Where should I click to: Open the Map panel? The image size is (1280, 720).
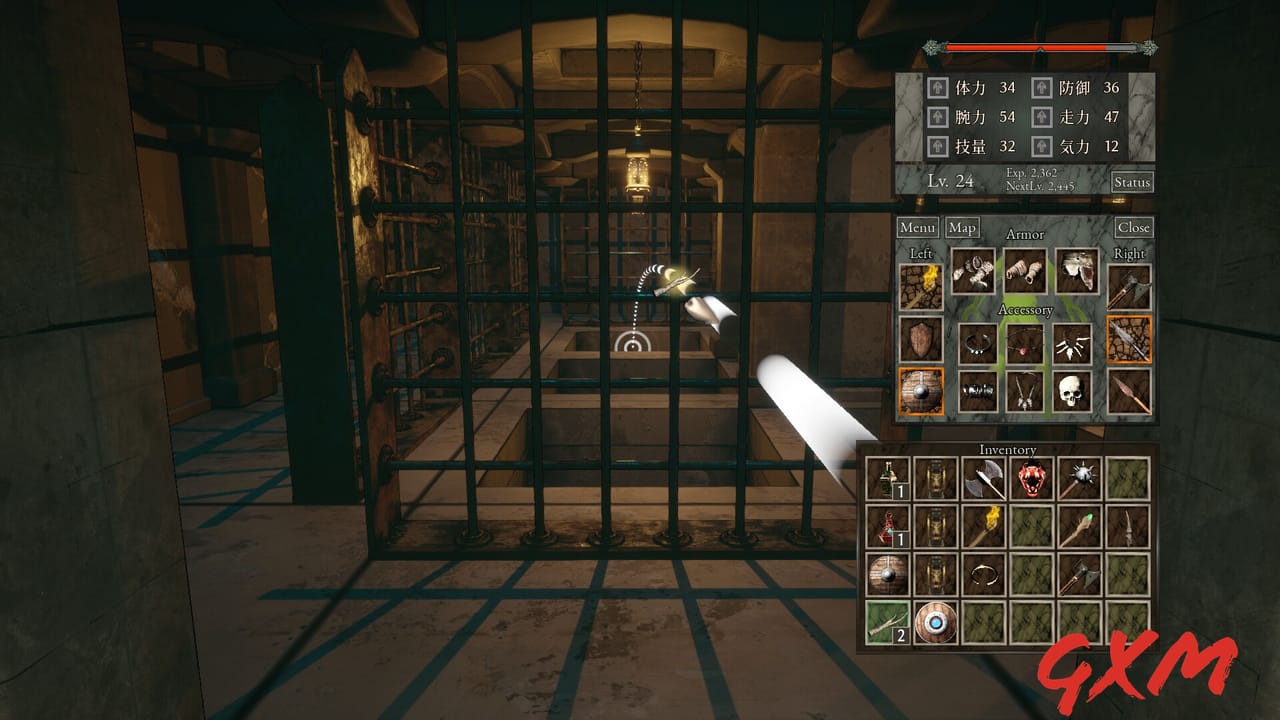coord(962,229)
